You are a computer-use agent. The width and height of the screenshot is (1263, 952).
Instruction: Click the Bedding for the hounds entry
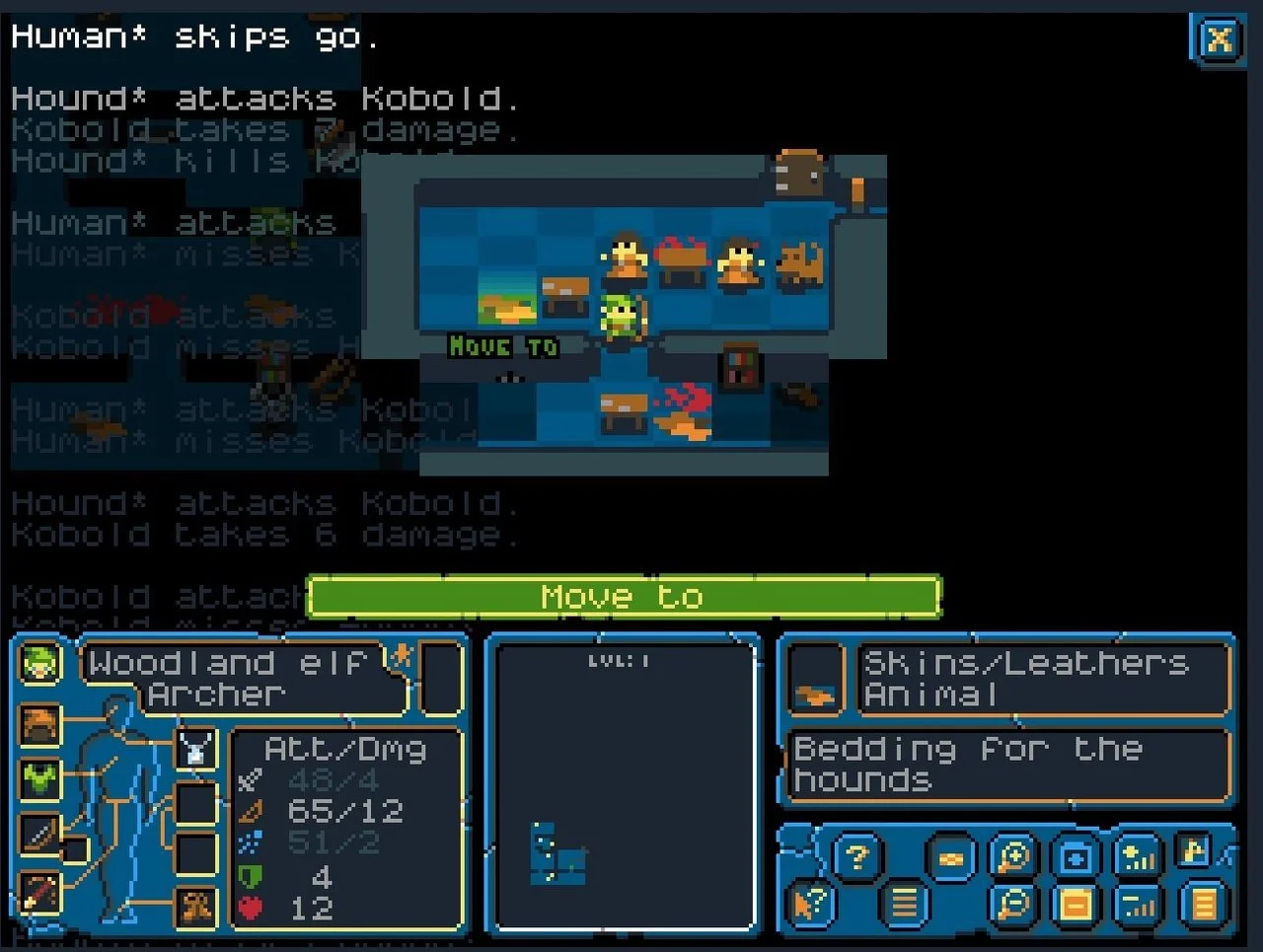[x=1006, y=765]
